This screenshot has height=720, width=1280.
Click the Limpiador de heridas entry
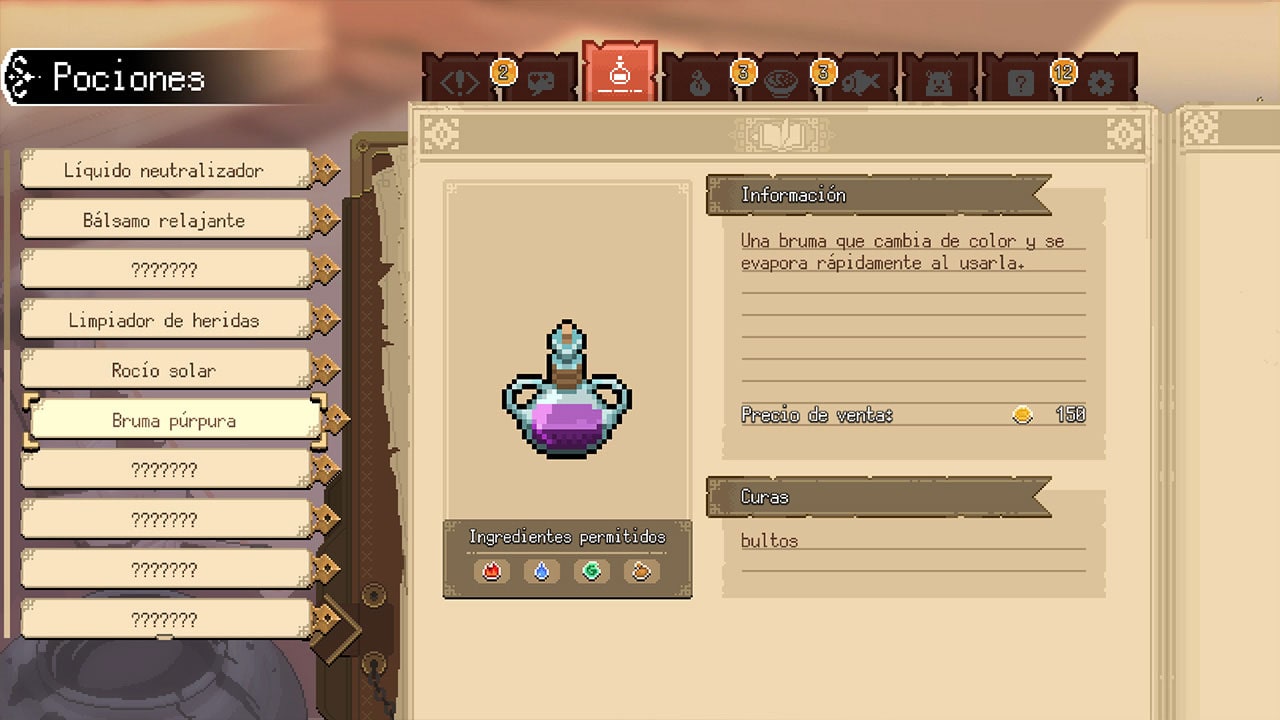pyautogui.click(x=165, y=319)
